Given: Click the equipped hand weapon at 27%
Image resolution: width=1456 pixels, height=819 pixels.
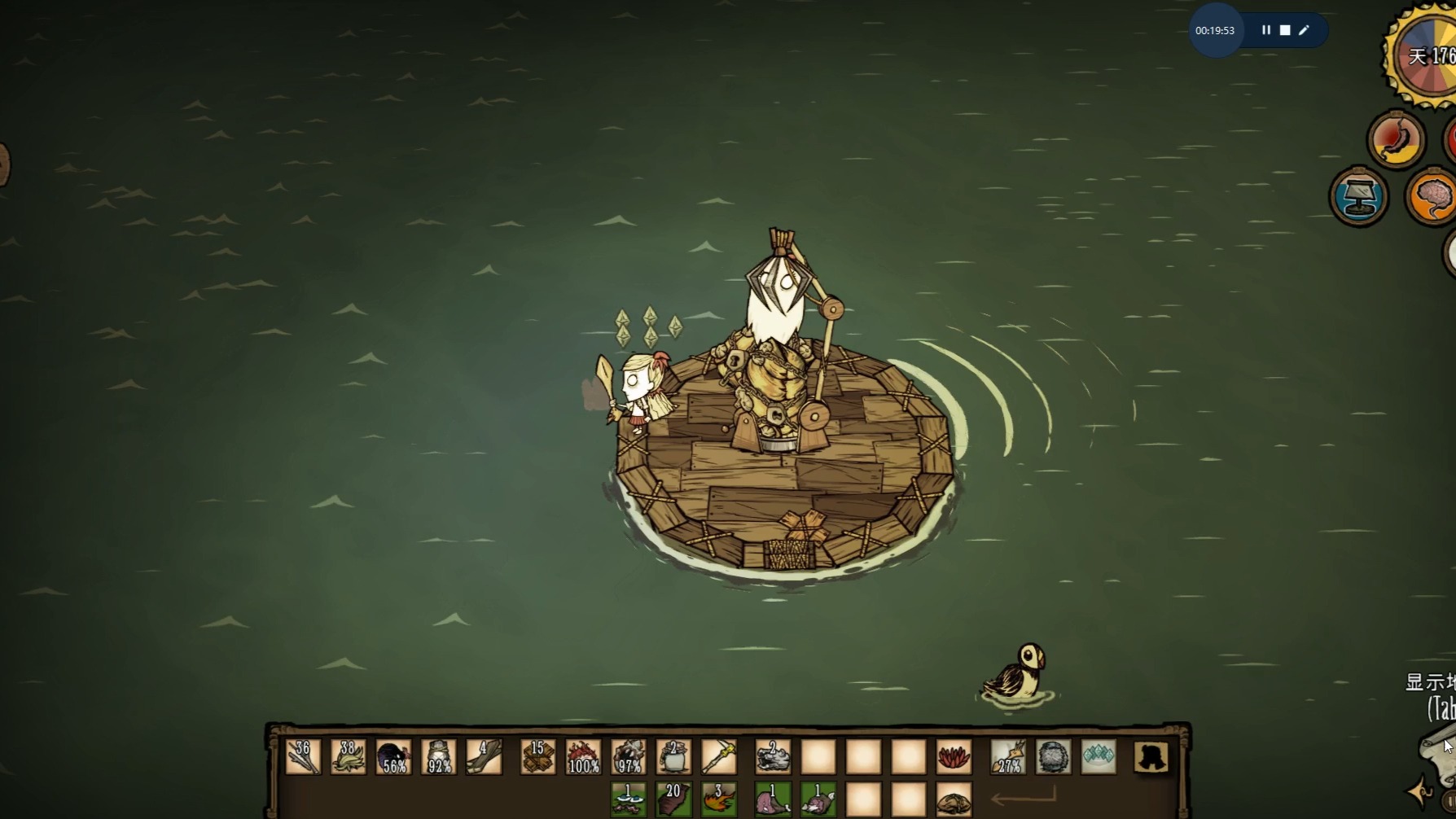Looking at the screenshot, I should pyautogui.click(x=1008, y=757).
